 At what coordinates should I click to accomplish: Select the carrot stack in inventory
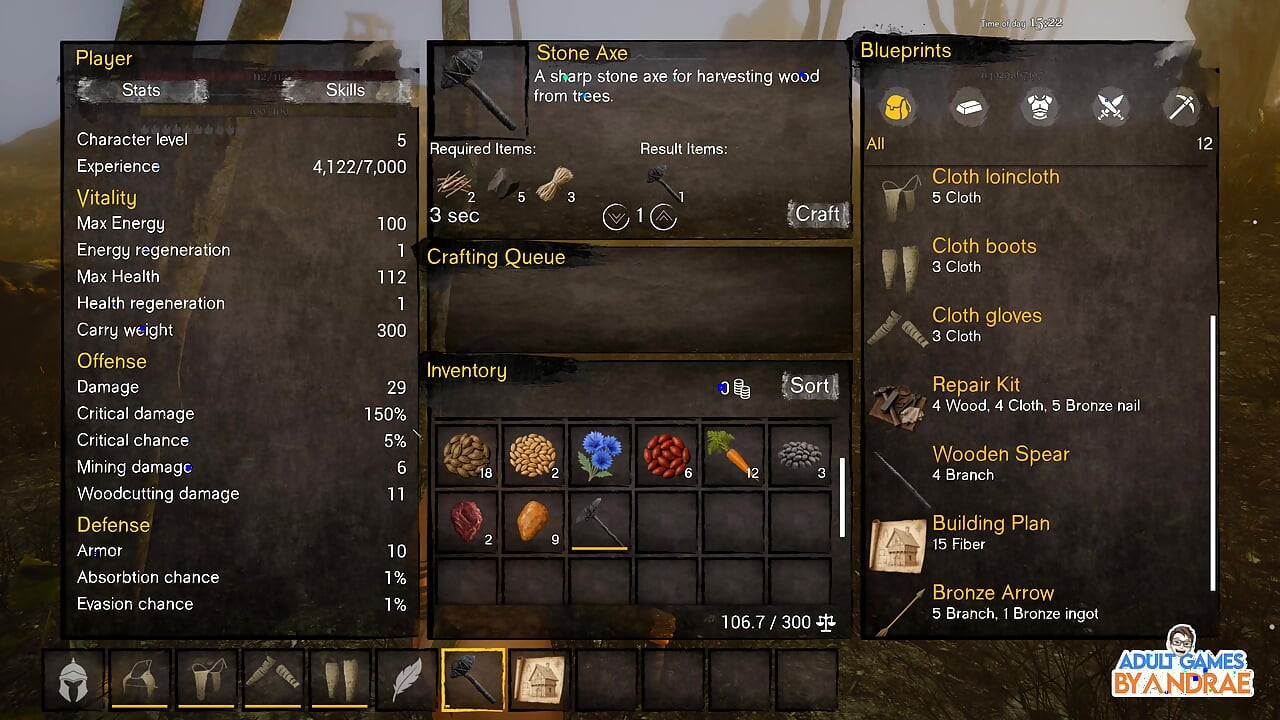[x=733, y=454]
